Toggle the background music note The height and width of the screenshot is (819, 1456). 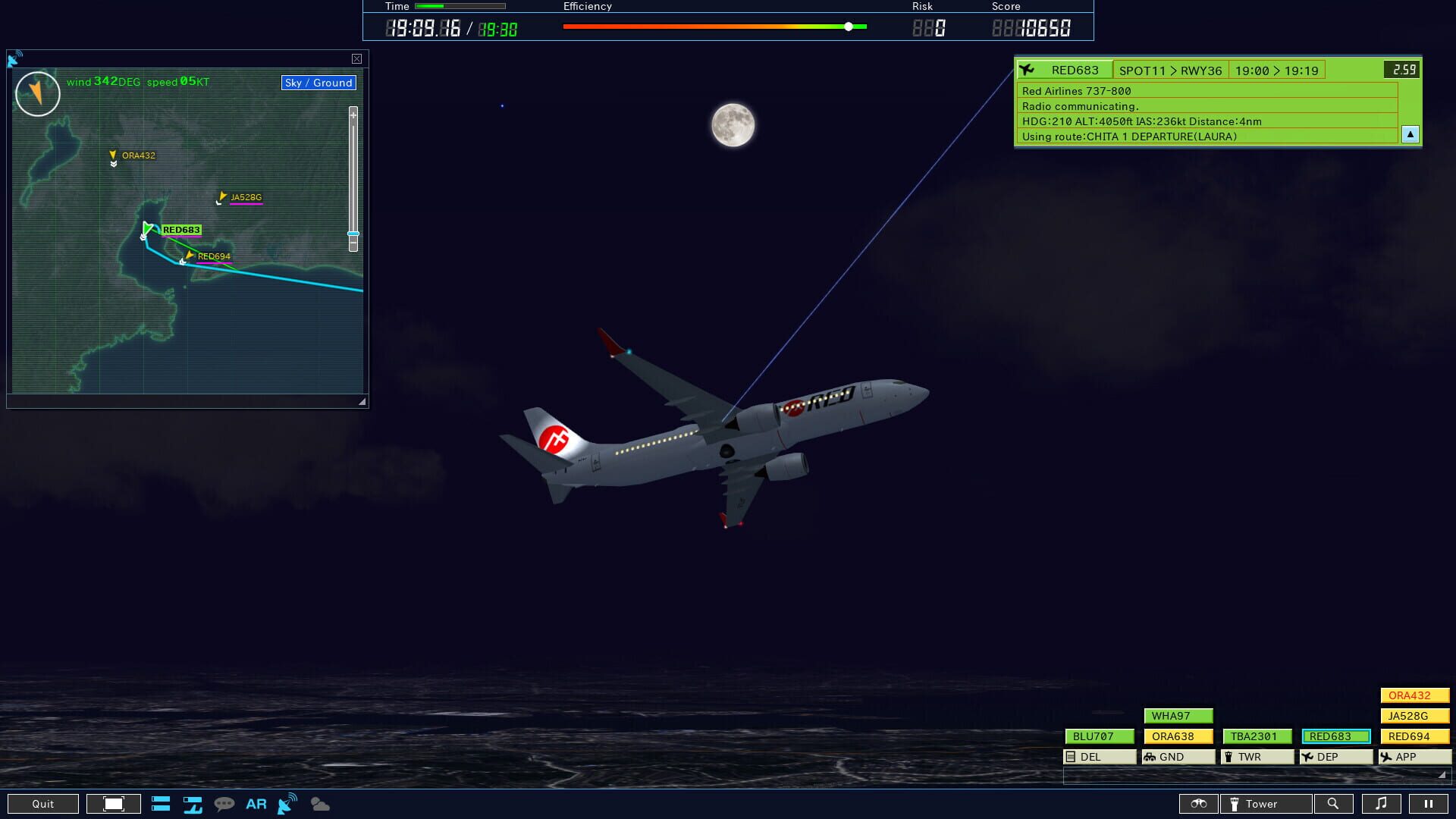pyautogui.click(x=1382, y=804)
